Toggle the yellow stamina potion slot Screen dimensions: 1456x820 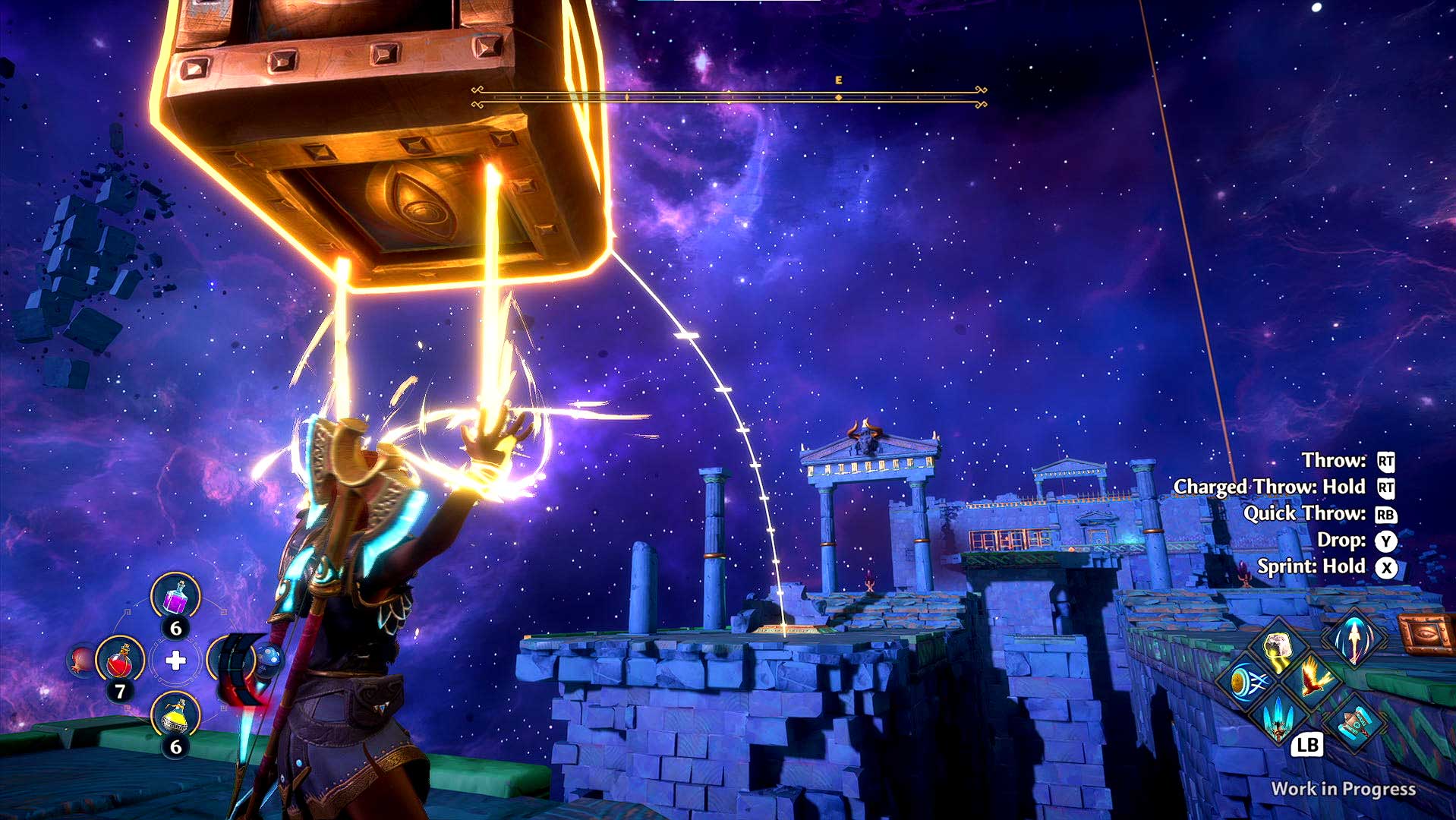(x=175, y=717)
